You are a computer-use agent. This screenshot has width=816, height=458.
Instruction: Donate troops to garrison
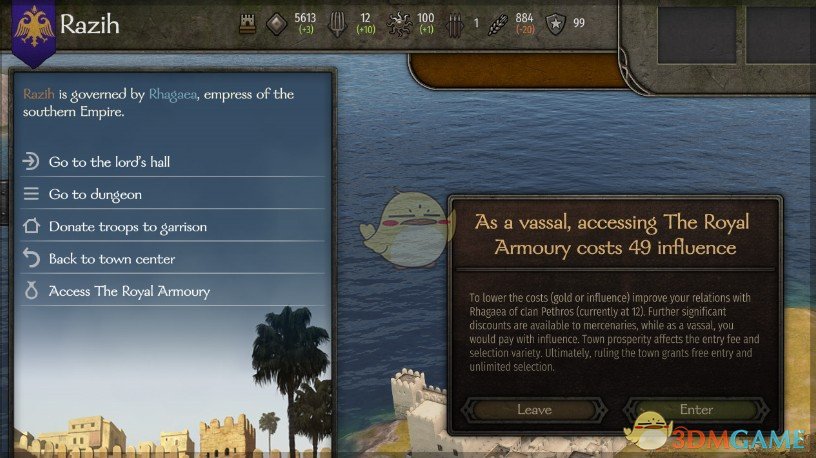[x=127, y=227]
